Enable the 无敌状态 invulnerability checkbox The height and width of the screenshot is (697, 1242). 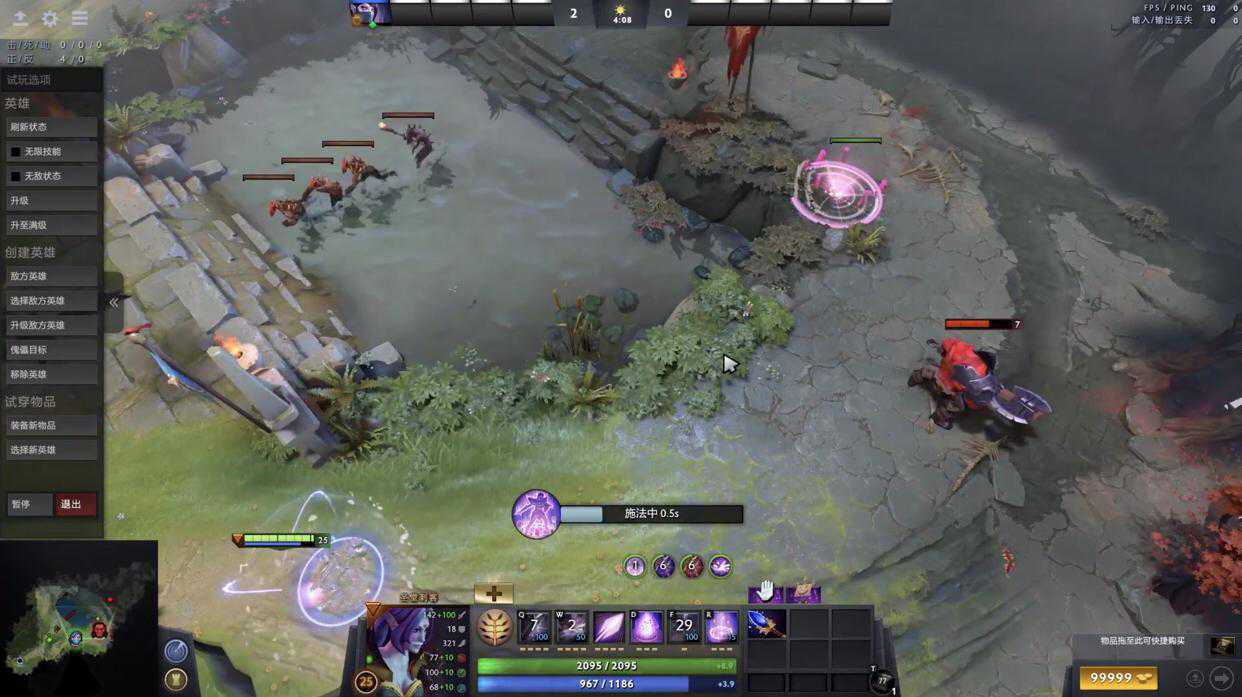pyautogui.click(x=16, y=176)
